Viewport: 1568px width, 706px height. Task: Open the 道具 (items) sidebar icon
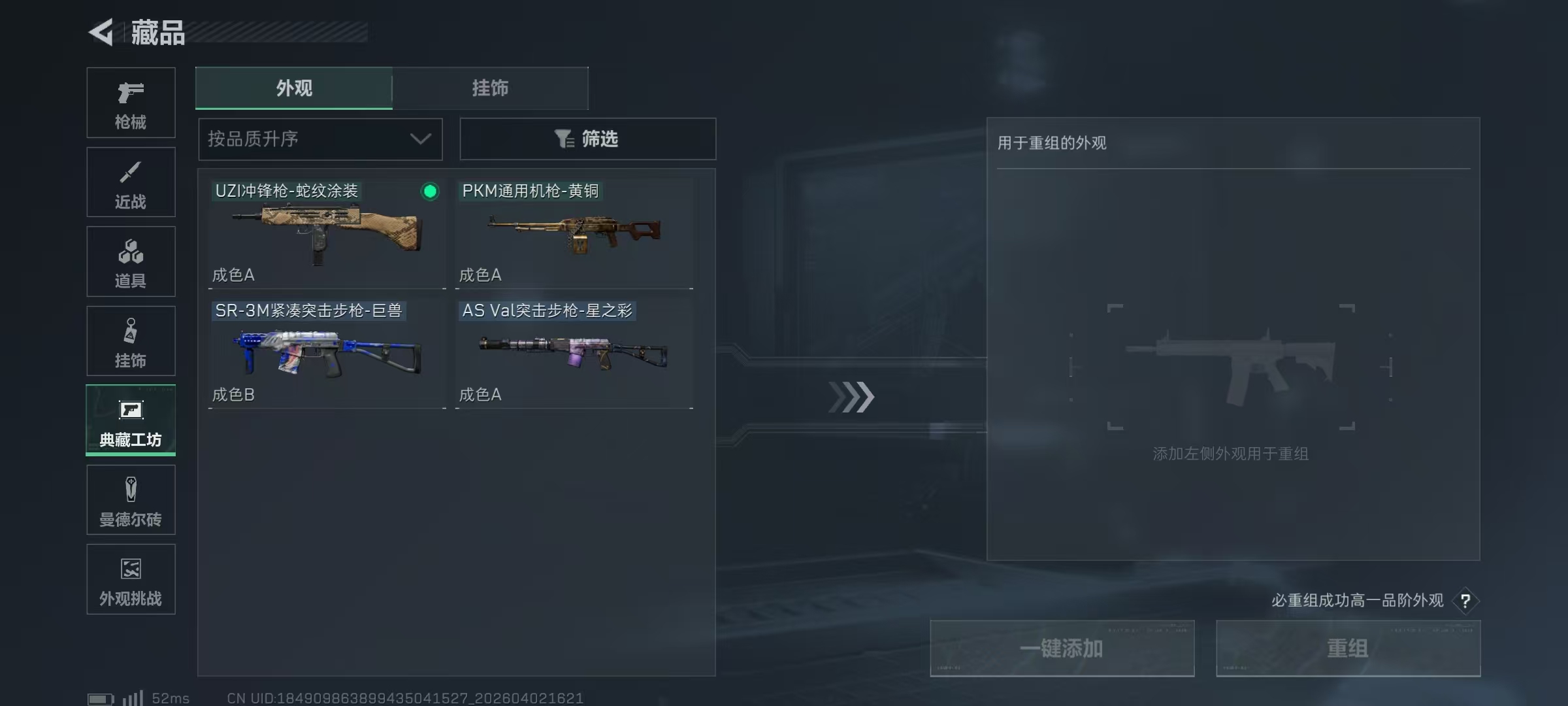point(131,261)
